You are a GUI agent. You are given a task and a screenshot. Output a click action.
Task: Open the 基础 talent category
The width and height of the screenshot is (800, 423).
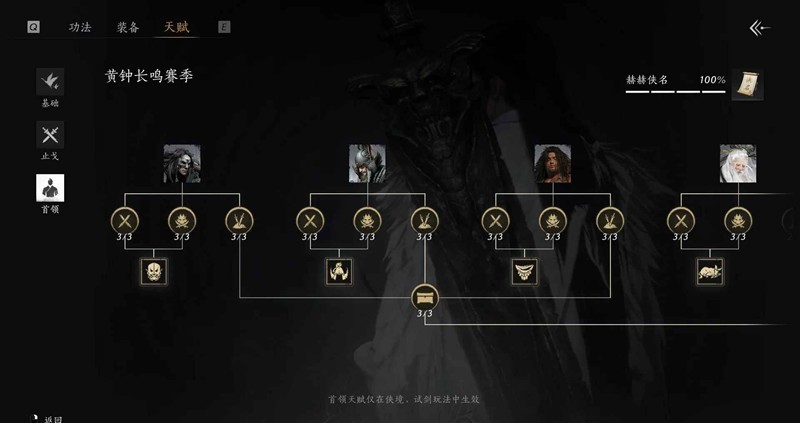click(50, 83)
